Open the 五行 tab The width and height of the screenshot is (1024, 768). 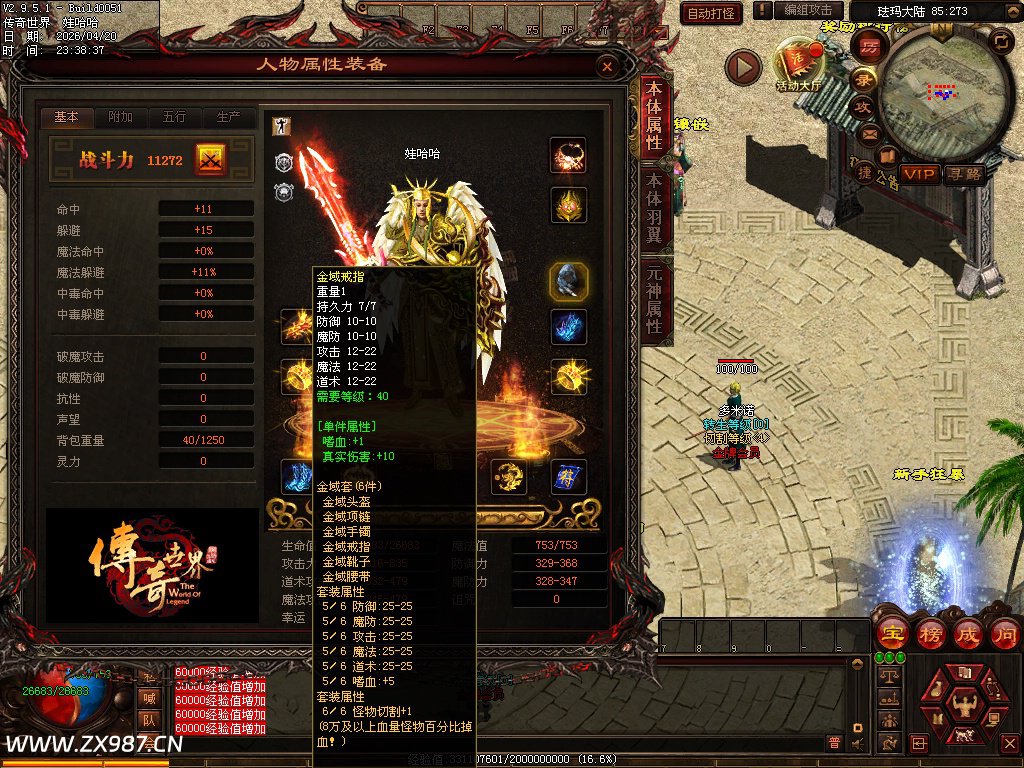point(174,117)
